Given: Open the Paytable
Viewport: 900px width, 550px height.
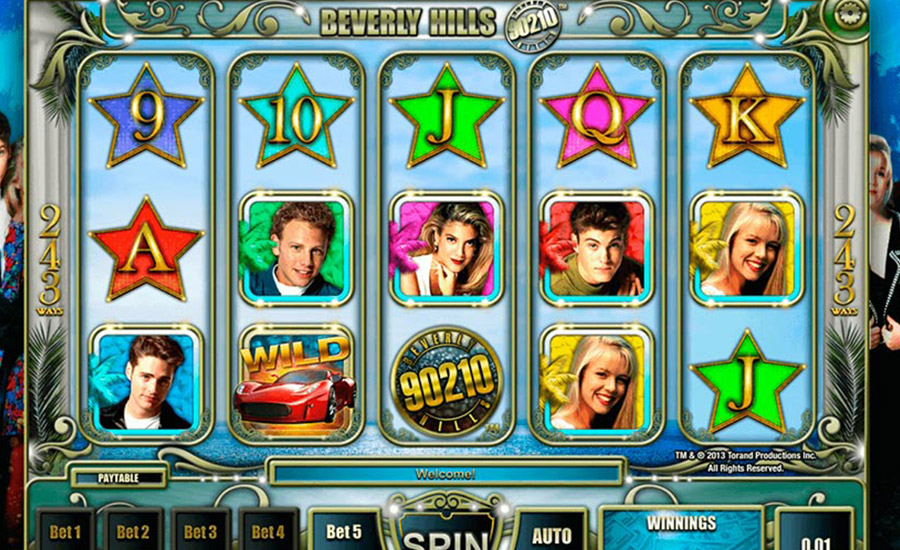Looking at the screenshot, I should point(118,478).
